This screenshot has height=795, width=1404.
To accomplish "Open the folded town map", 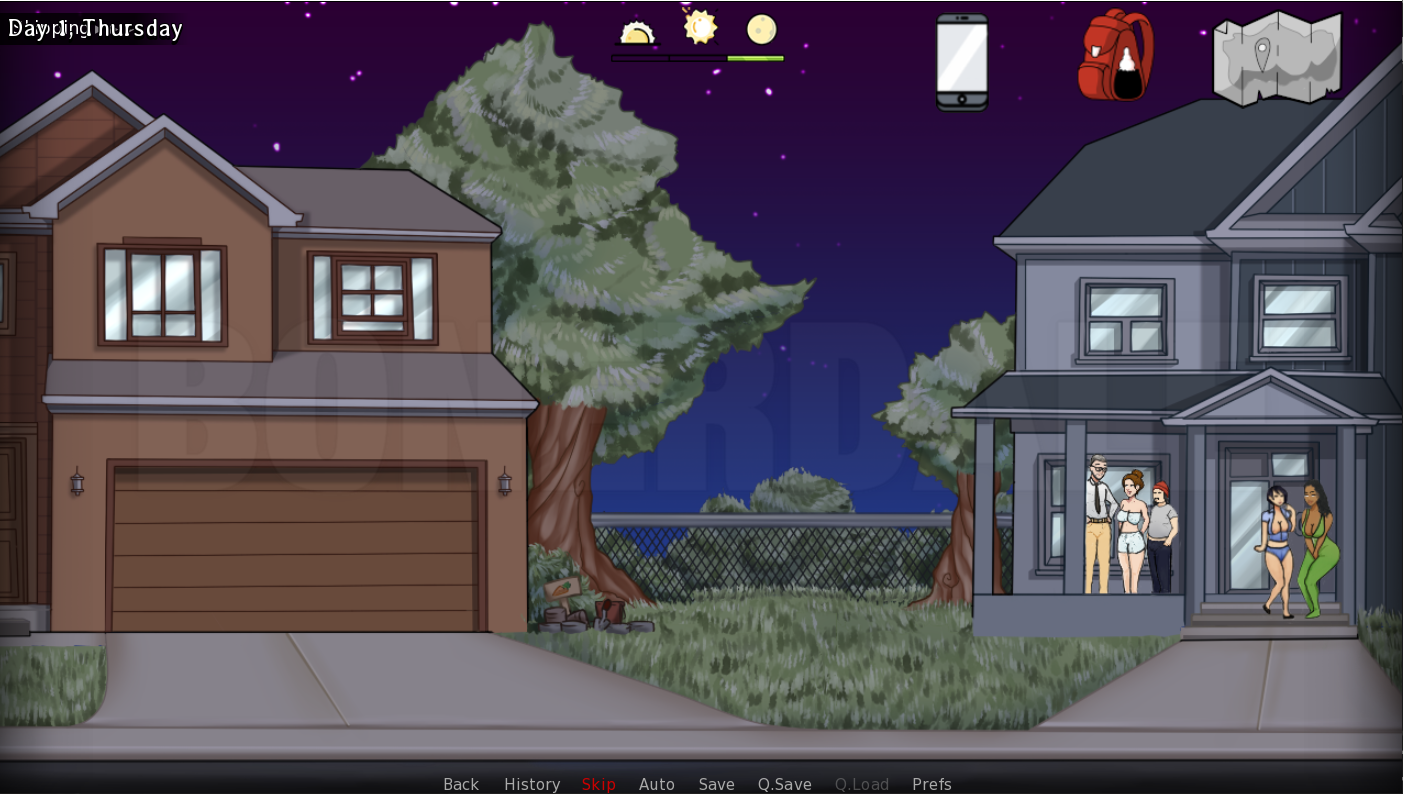I will pyautogui.click(x=1277, y=58).
